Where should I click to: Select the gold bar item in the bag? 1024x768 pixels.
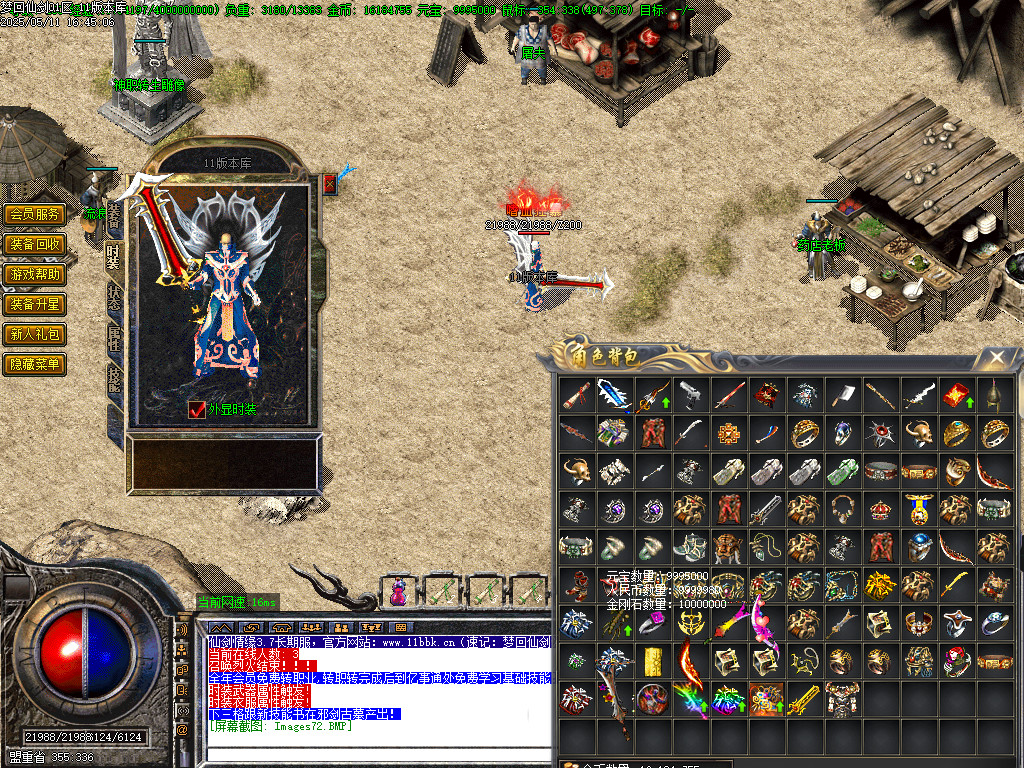653,661
